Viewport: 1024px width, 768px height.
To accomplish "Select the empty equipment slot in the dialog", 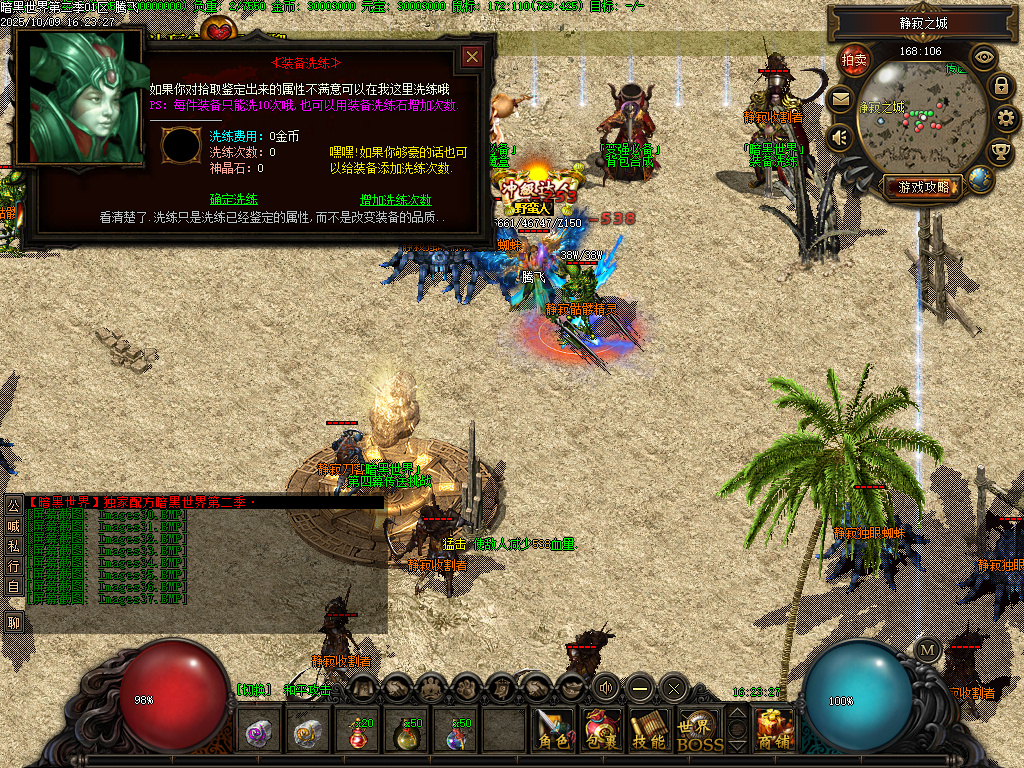I will pyautogui.click(x=181, y=146).
